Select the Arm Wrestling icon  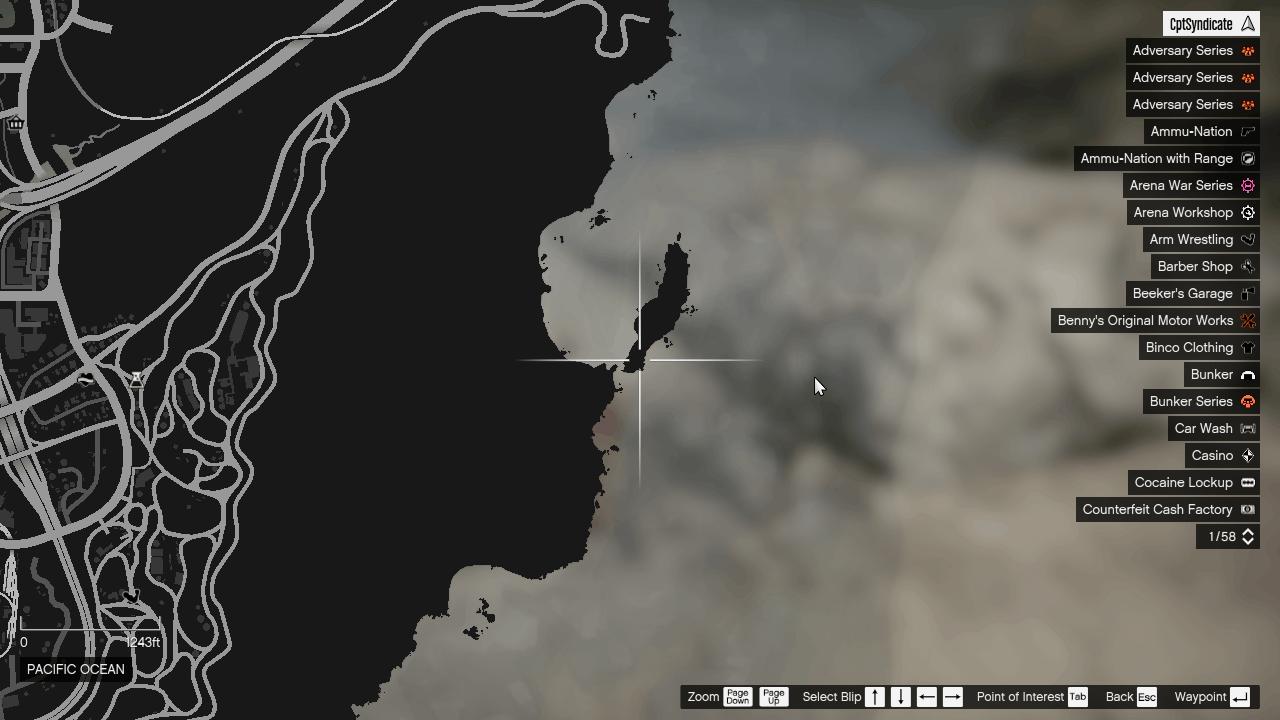tap(1247, 239)
